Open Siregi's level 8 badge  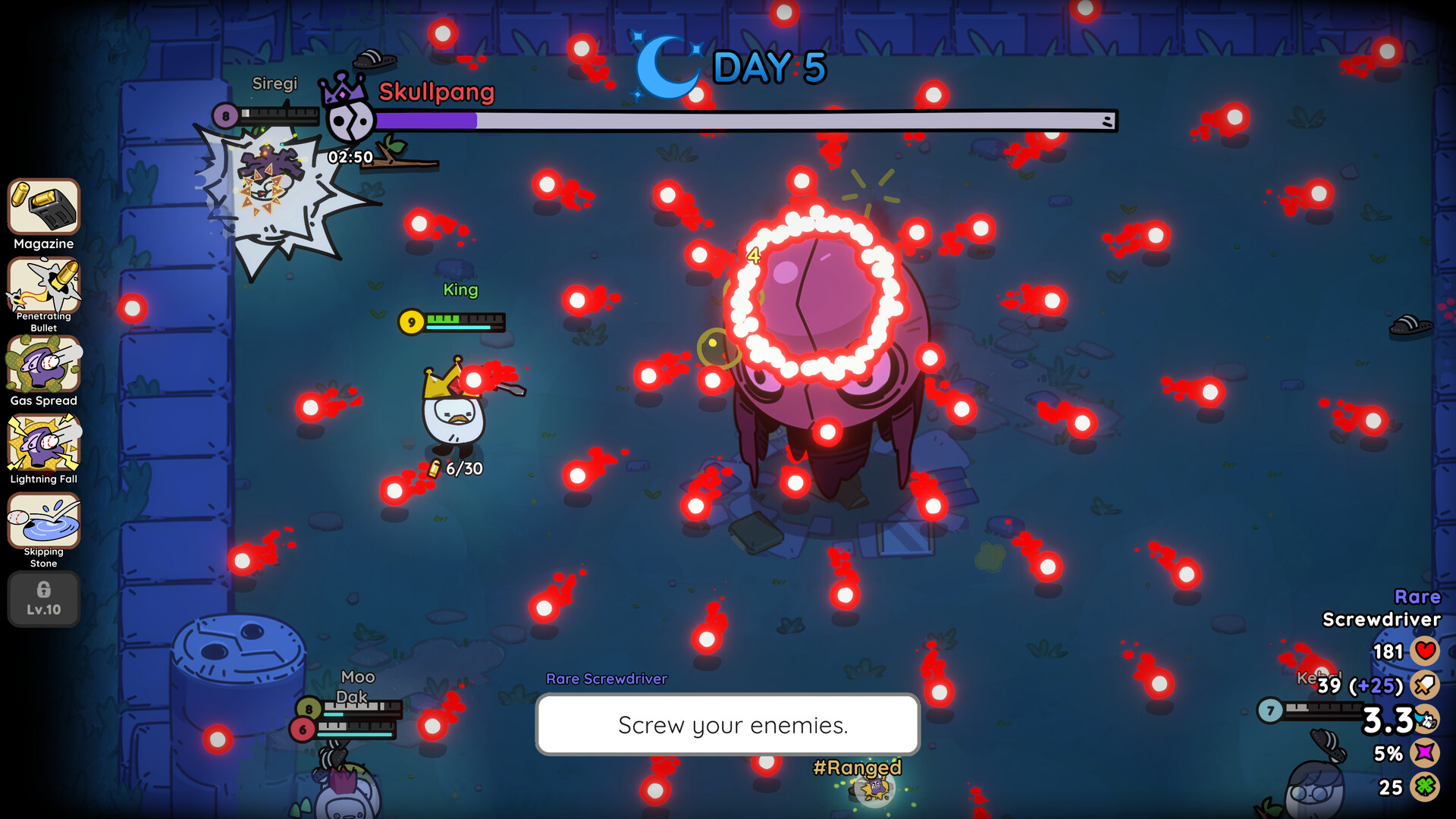point(224,115)
